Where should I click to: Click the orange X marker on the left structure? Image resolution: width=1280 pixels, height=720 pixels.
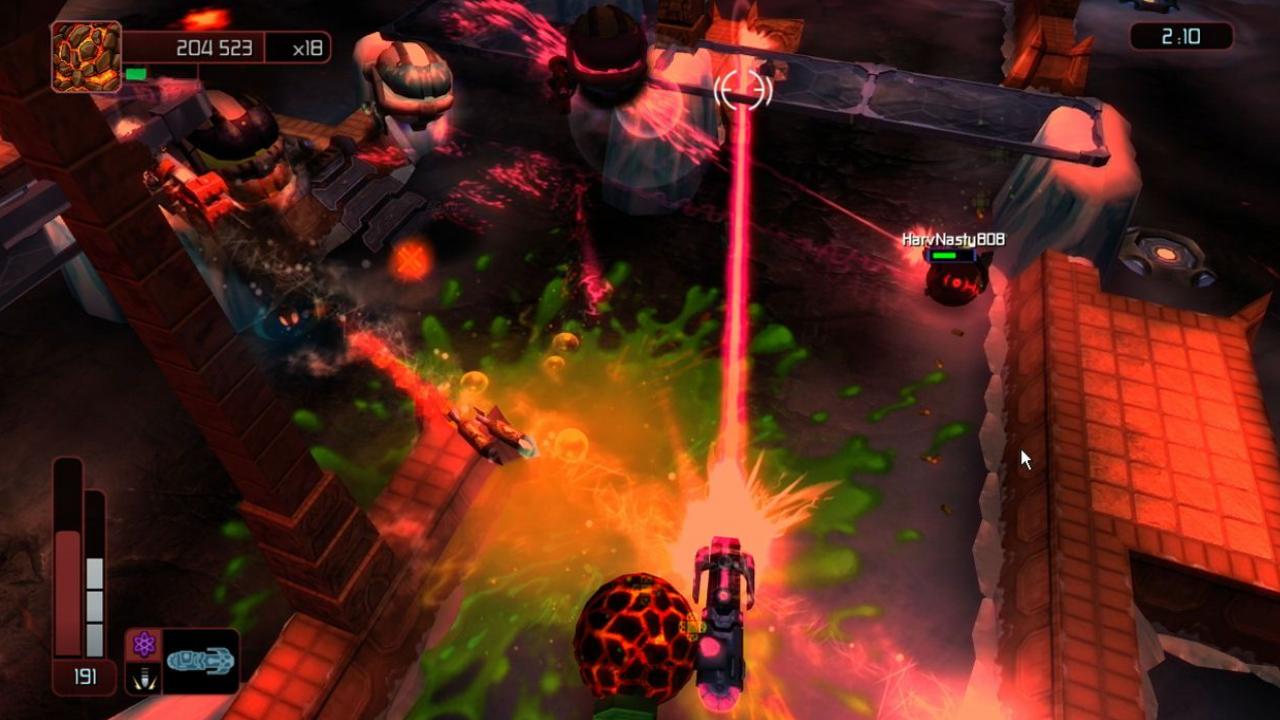408,258
